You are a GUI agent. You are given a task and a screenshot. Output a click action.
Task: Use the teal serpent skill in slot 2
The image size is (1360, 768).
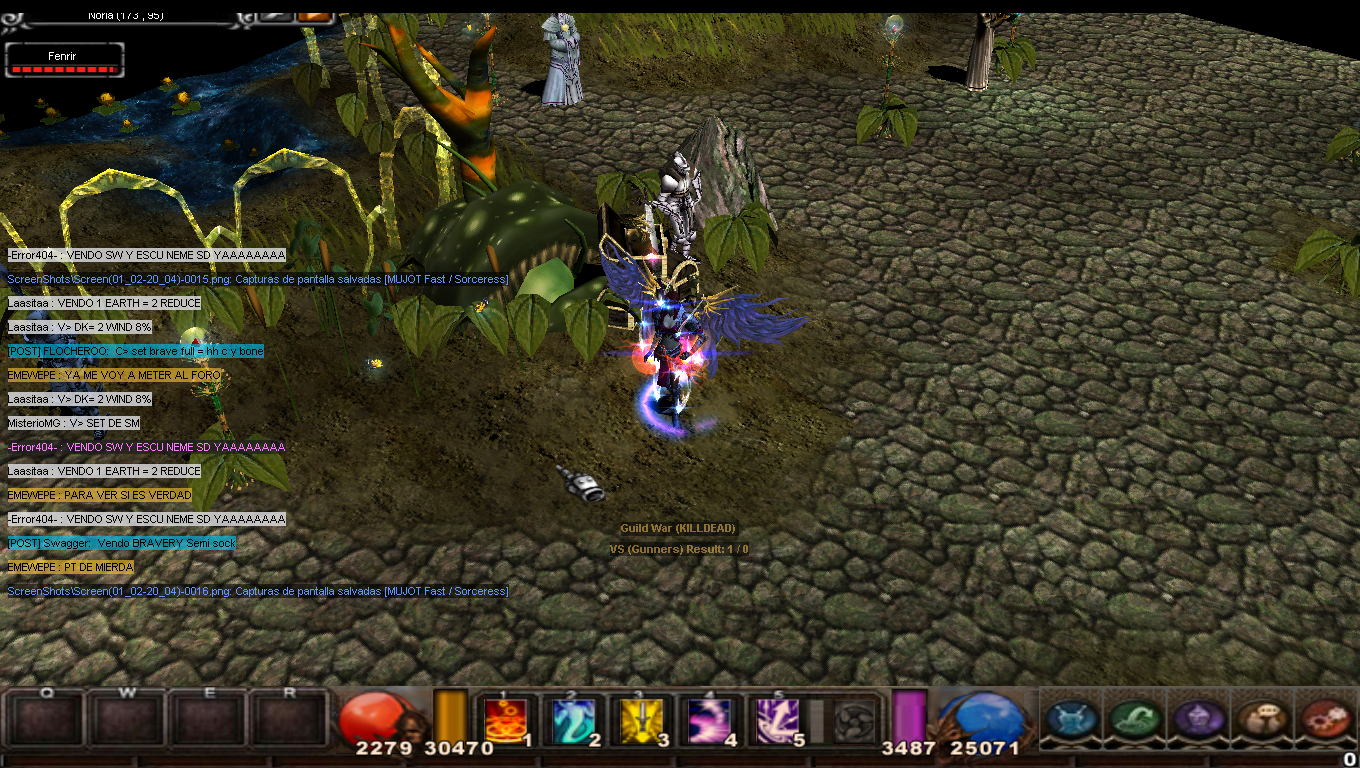pyautogui.click(x=574, y=720)
